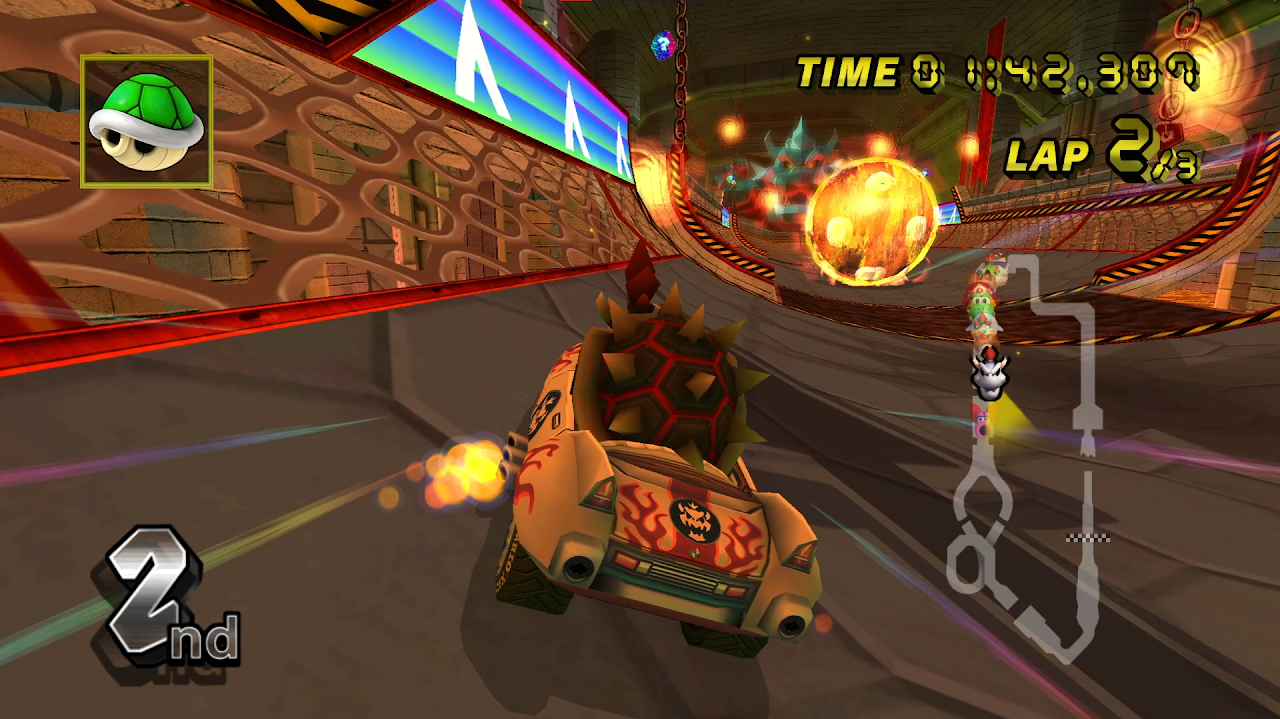Click the Dry Bowser head marker on minimap
This screenshot has width=1280, height=719.
989,377
